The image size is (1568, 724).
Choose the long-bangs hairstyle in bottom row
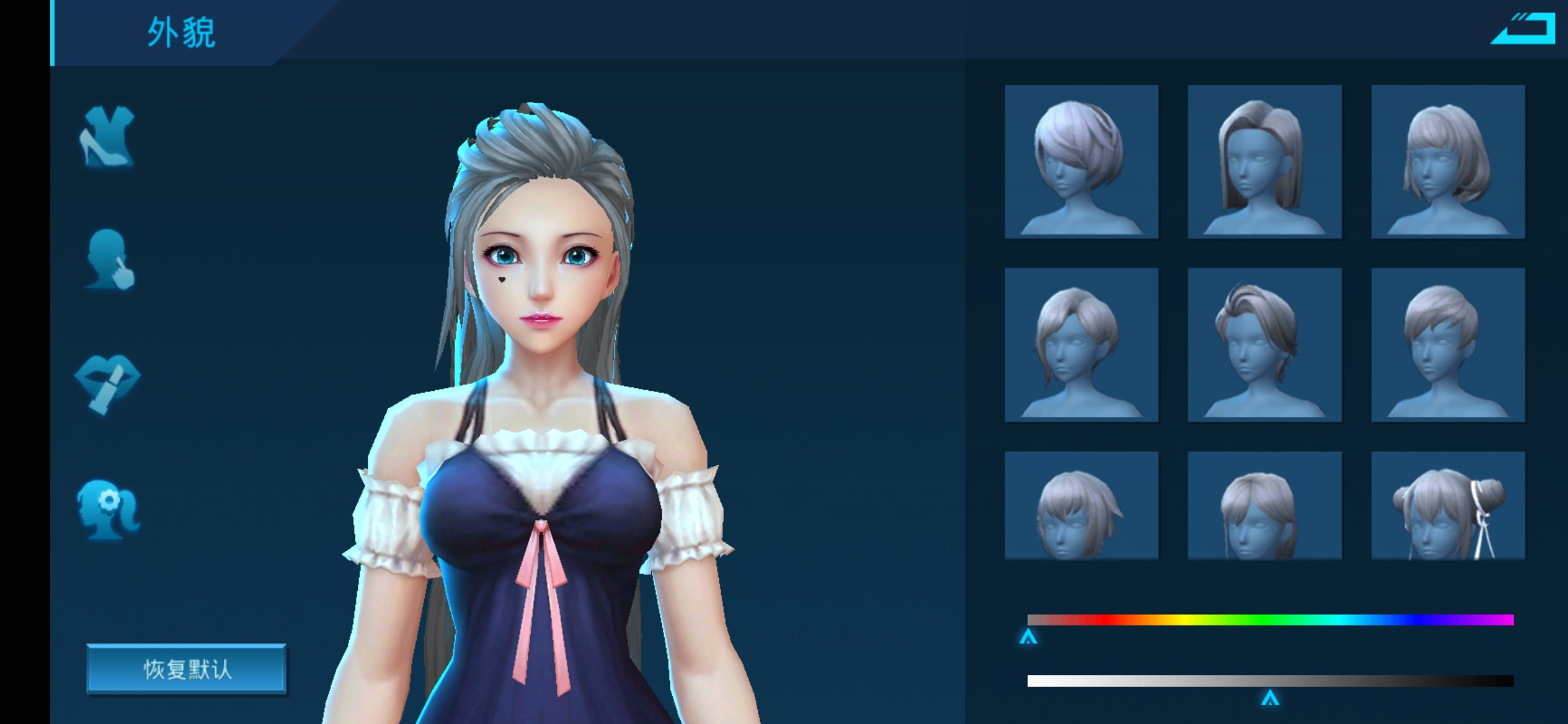pyautogui.click(x=1264, y=503)
